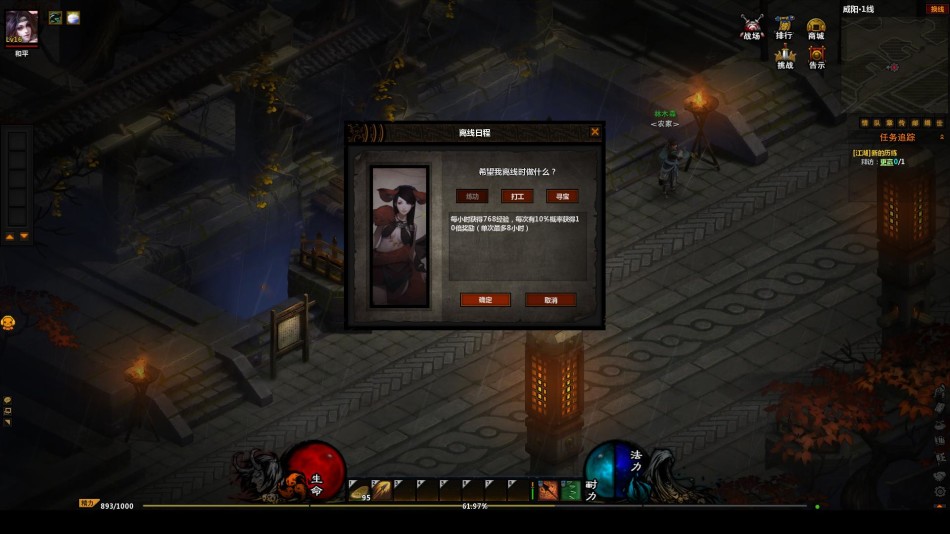Click the minimap
The height and width of the screenshot is (534, 950).
click(893, 62)
